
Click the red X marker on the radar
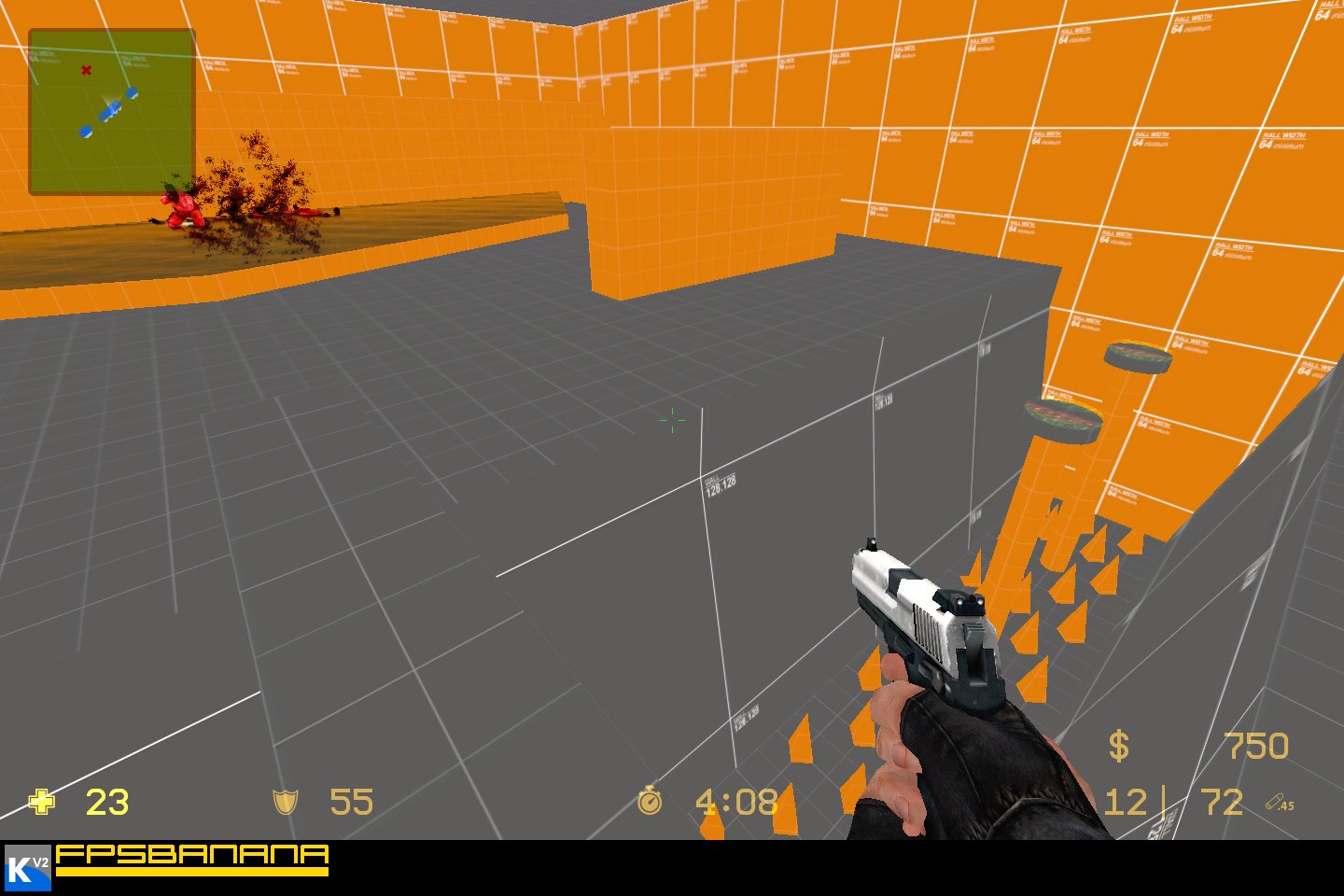tap(85, 69)
